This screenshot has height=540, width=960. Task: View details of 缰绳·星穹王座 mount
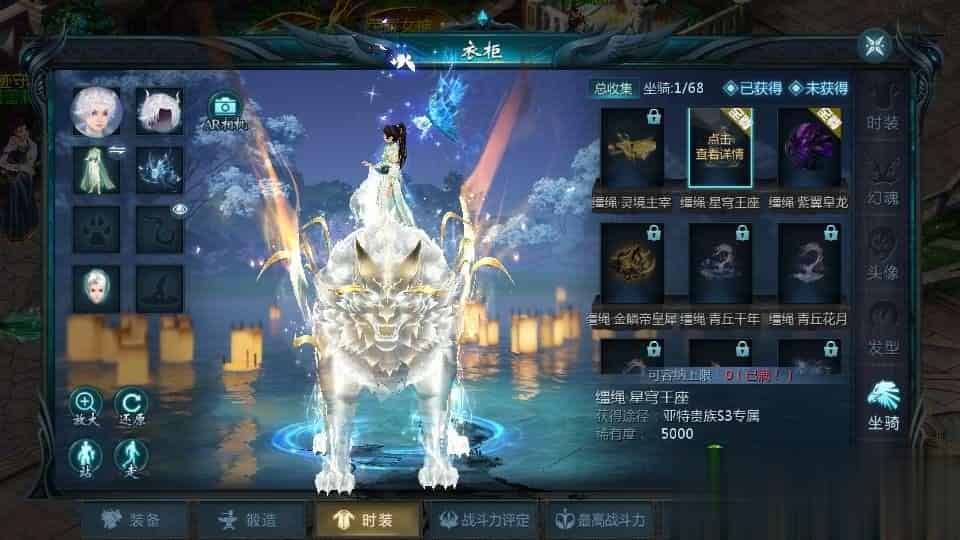(720, 147)
